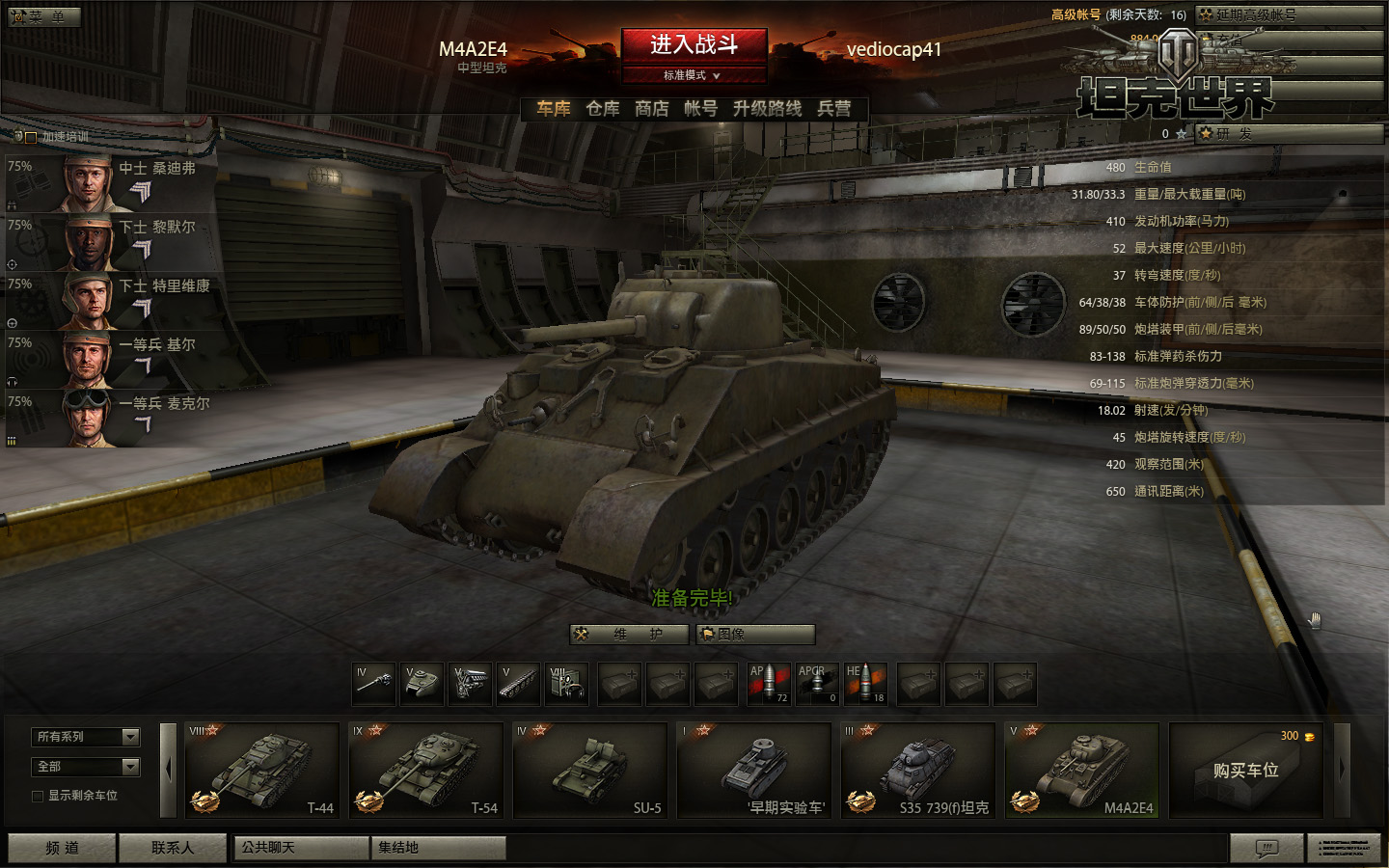Choose the T-54 tank in carousel

click(425, 770)
